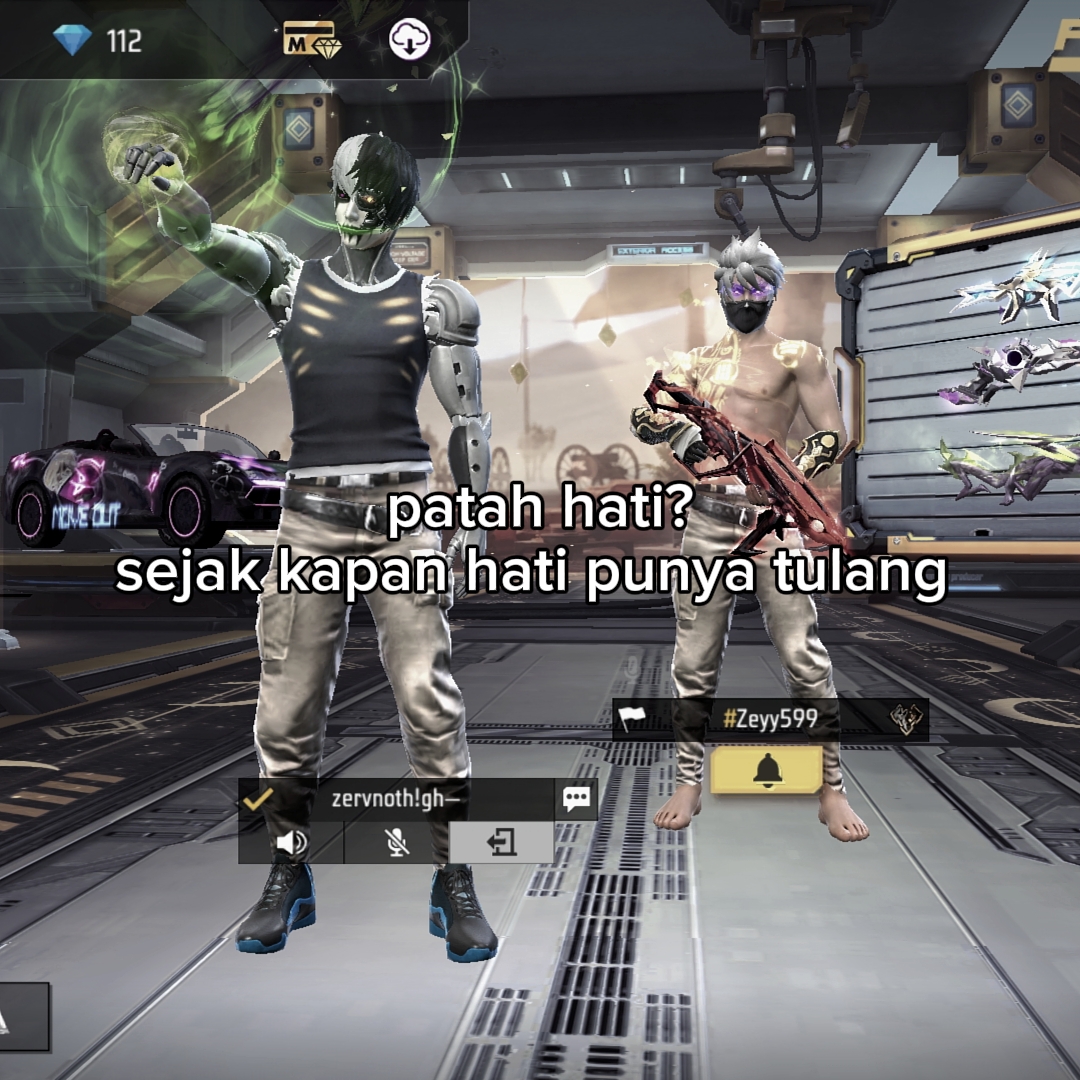Ring the yellow bell button
The width and height of the screenshot is (1080, 1080).
pyautogui.click(x=766, y=769)
